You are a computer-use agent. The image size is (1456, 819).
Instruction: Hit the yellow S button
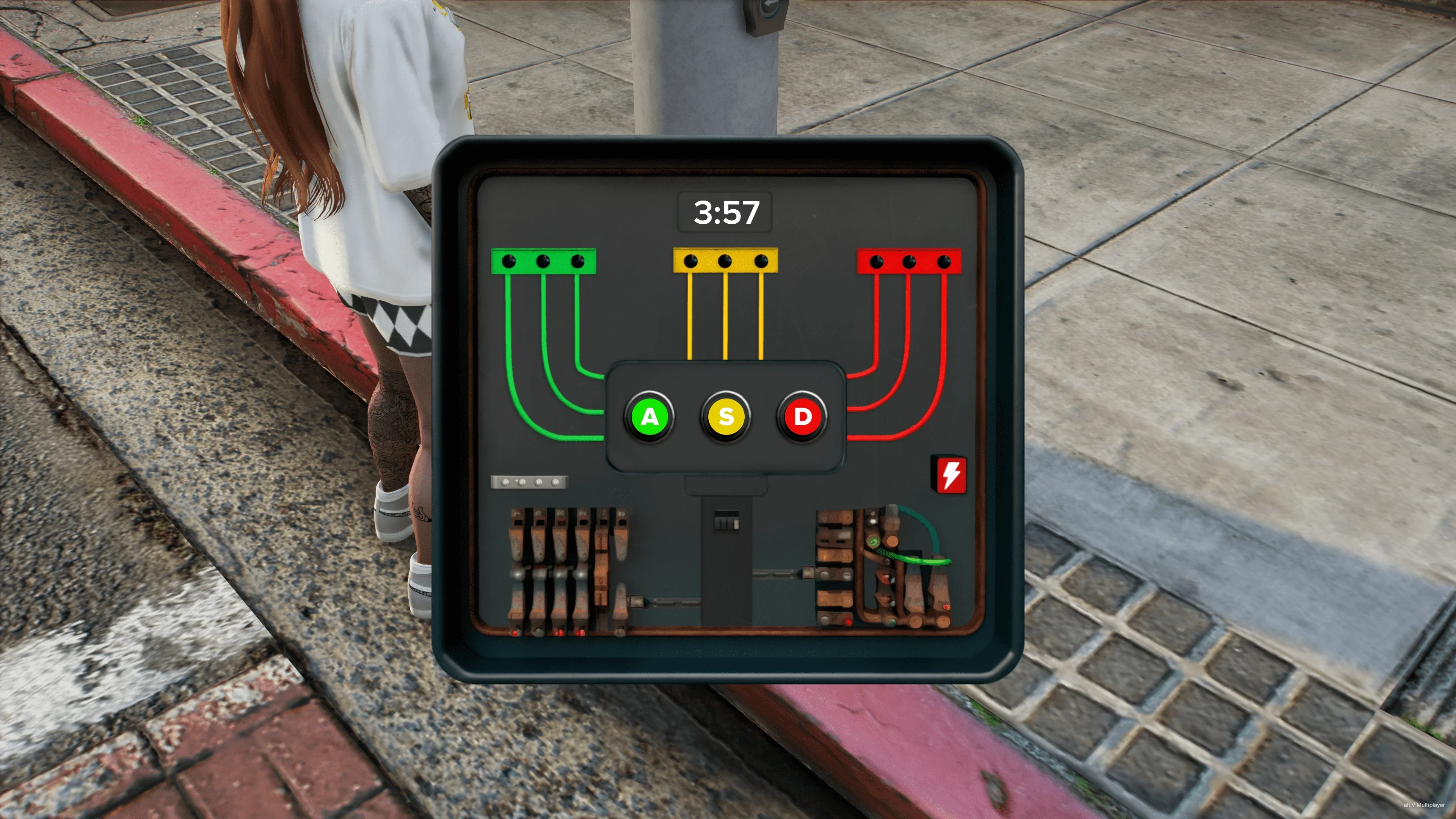pyautogui.click(x=726, y=417)
